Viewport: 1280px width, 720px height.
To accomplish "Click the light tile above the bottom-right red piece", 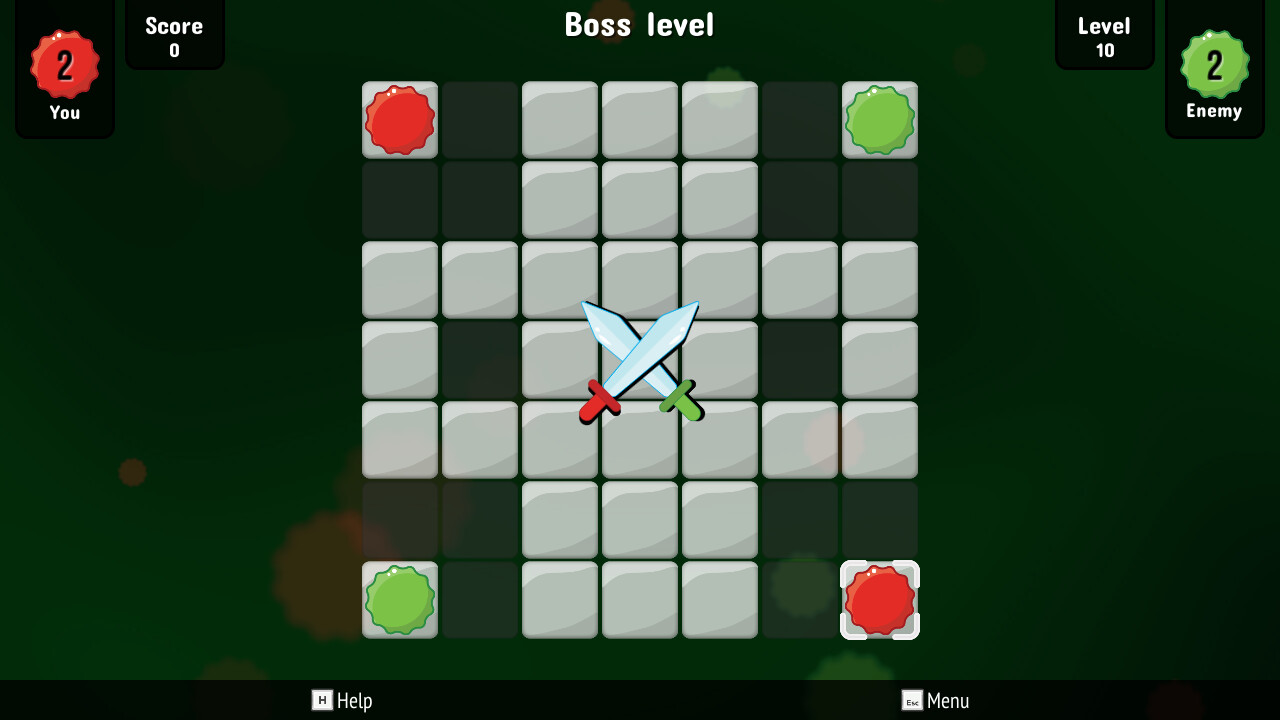I will [x=879, y=439].
